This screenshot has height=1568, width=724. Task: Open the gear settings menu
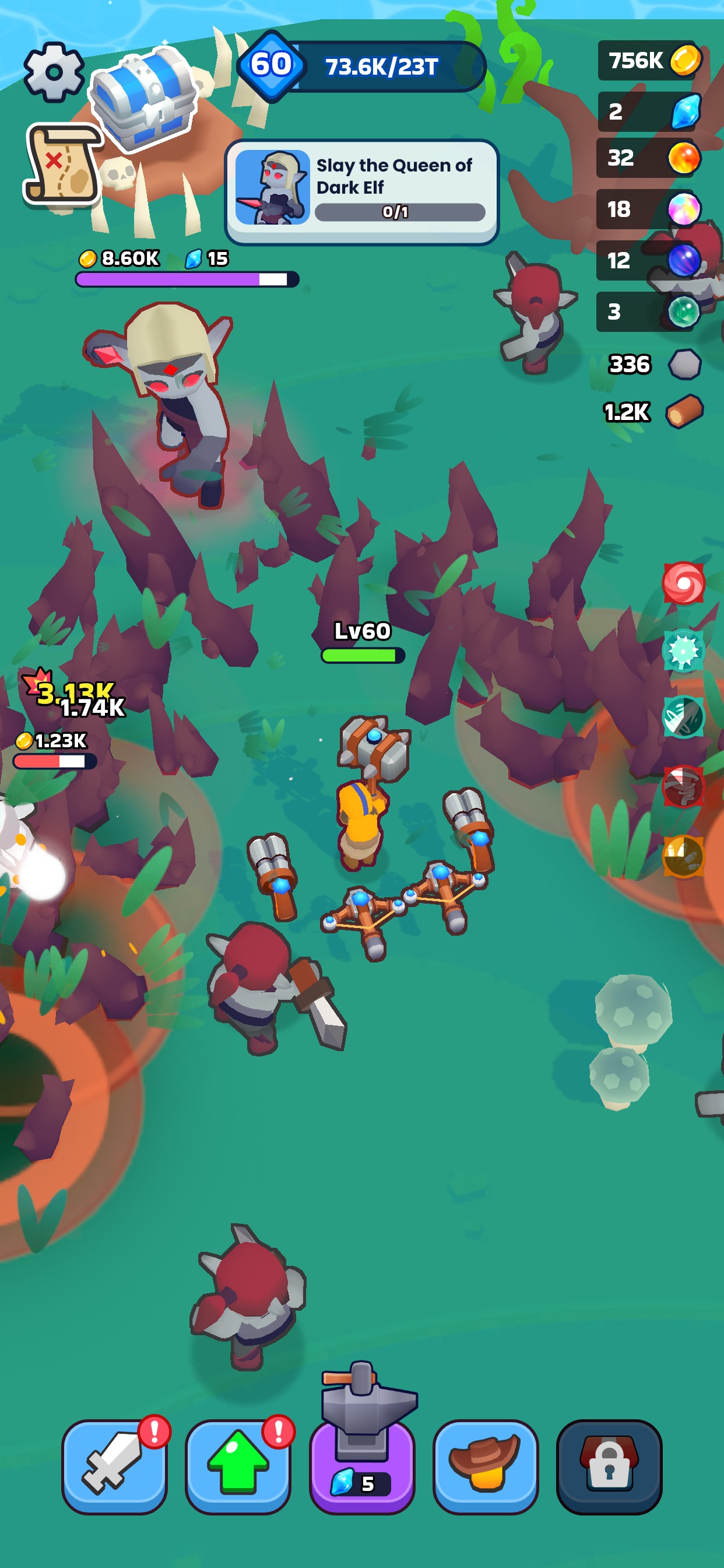click(x=54, y=72)
